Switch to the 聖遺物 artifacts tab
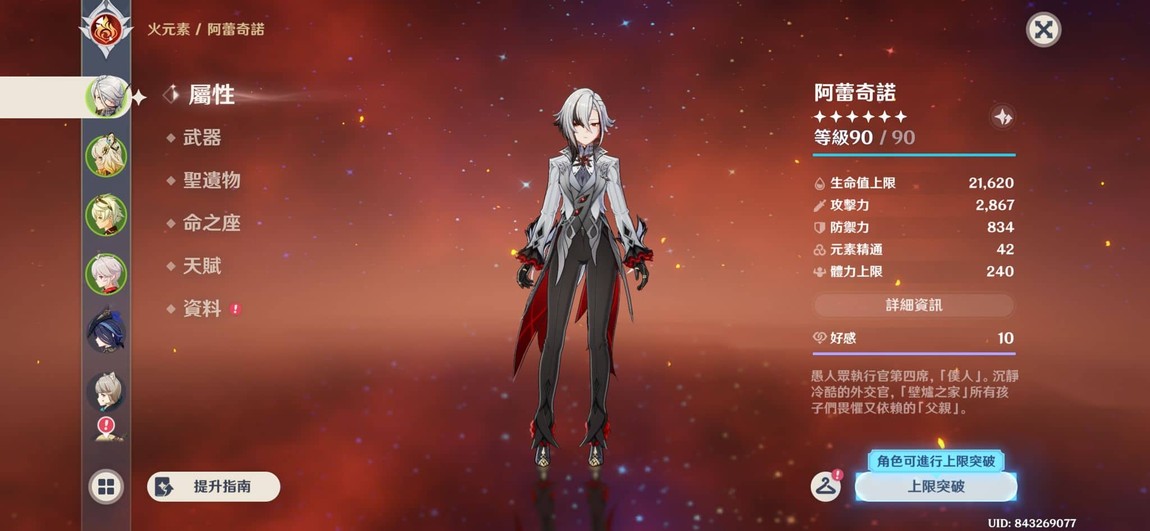The image size is (1150, 531). (x=211, y=181)
